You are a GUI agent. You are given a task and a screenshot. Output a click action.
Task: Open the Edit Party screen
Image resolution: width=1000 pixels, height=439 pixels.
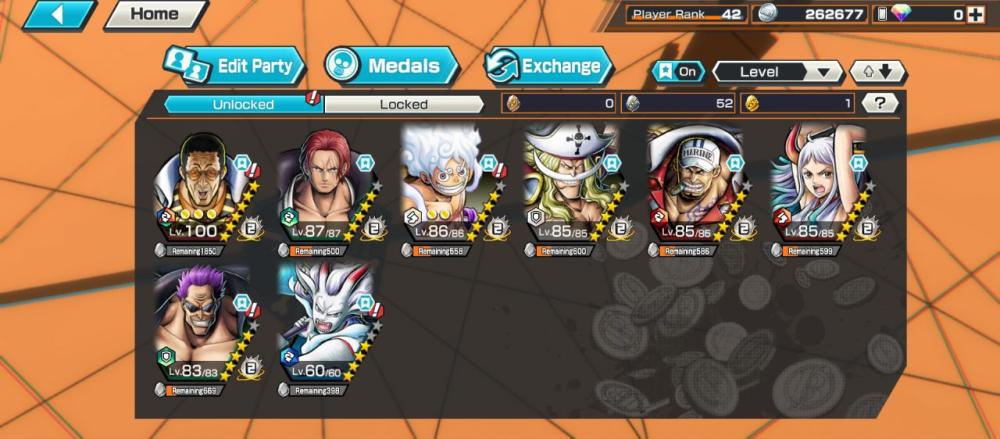pyautogui.click(x=236, y=67)
